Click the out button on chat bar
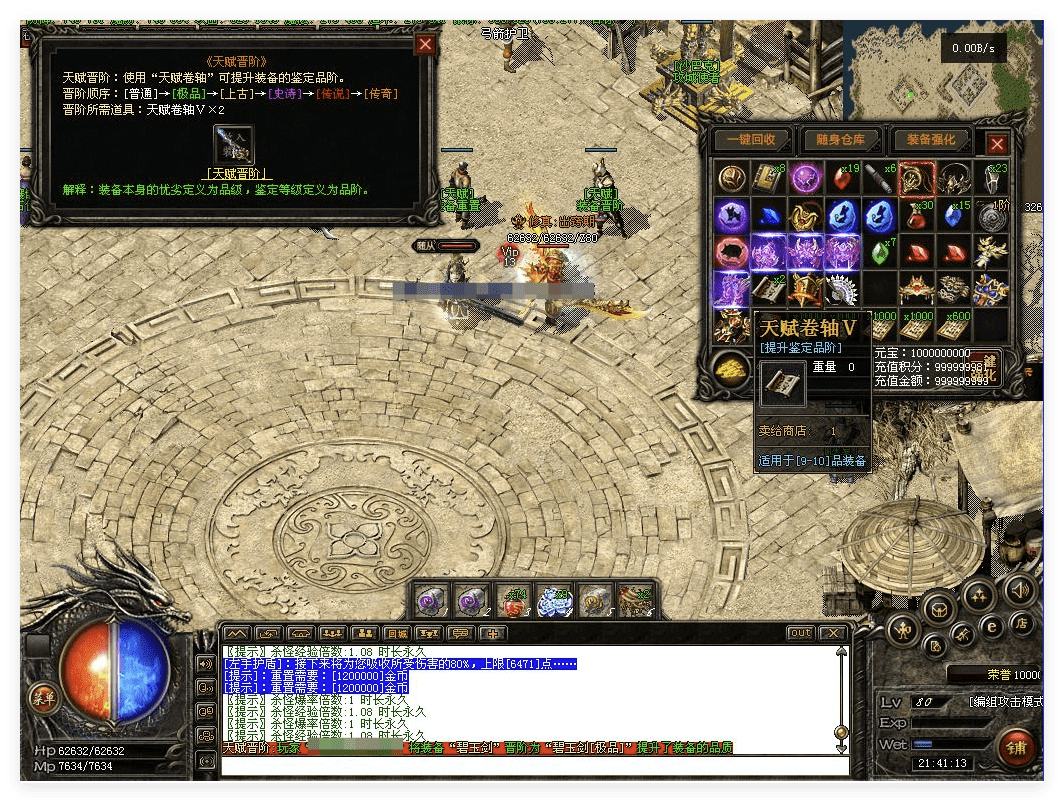The image size is (1064, 803). coord(800,633)
